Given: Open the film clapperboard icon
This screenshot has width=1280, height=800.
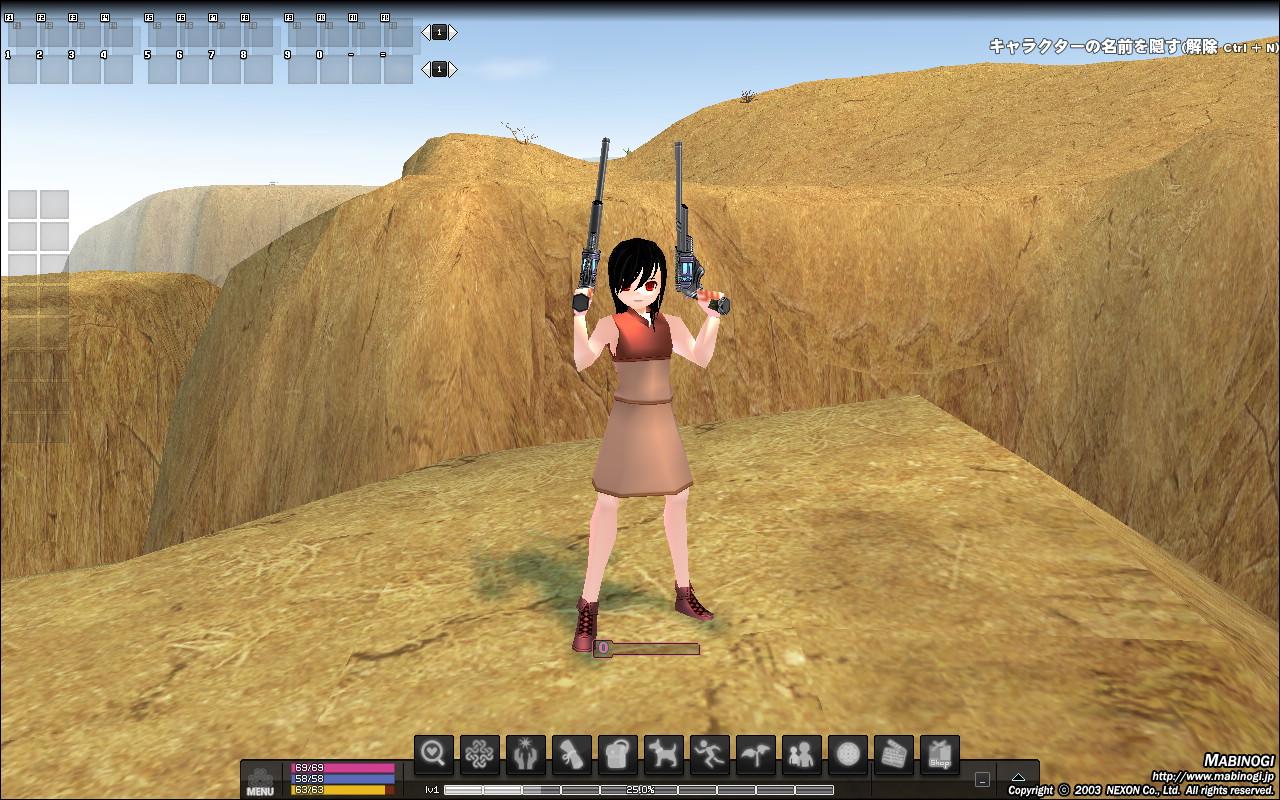Looking at the screenshot, I should click(894, 754).
